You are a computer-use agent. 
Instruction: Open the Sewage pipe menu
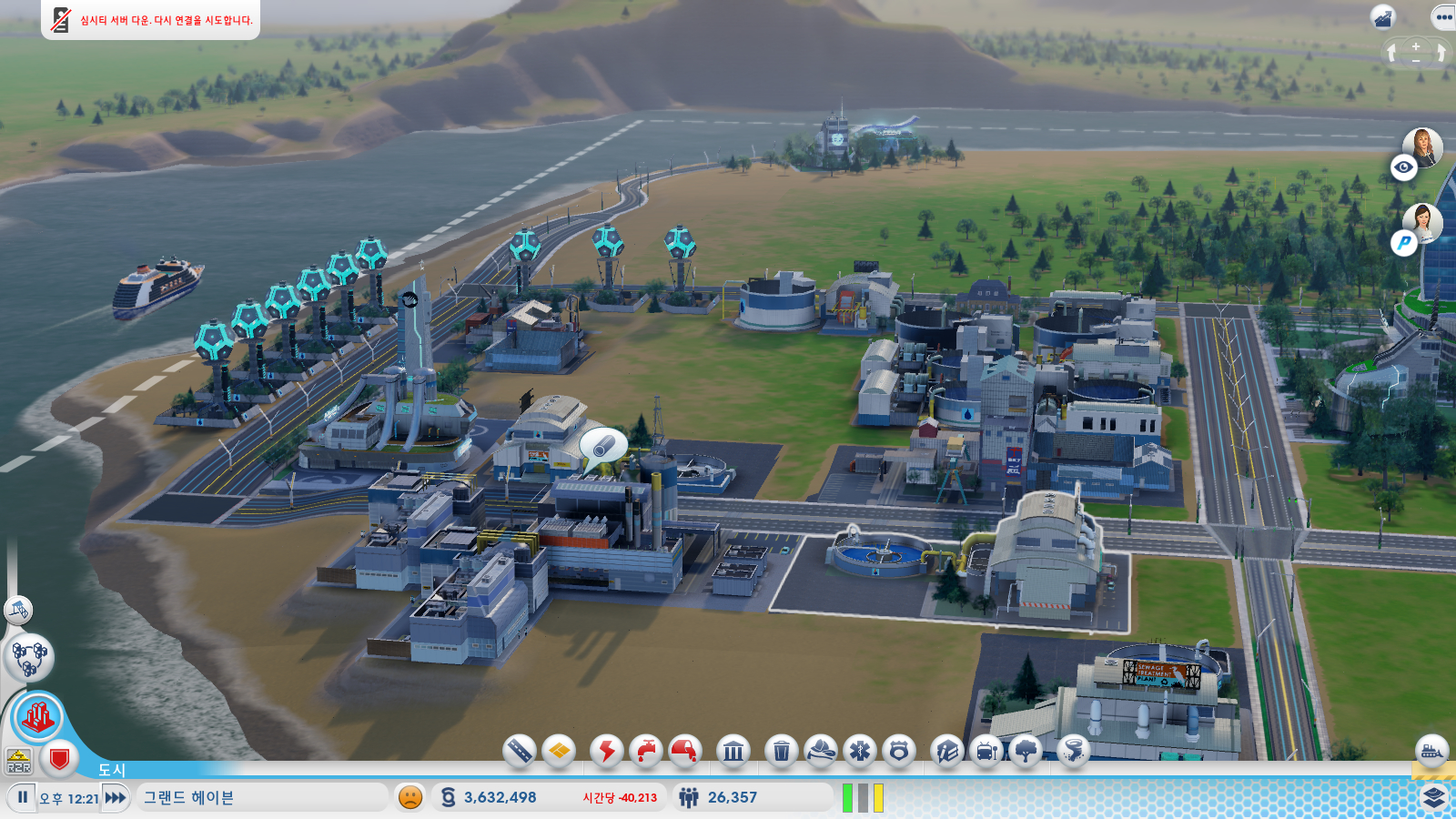point(685,751)
